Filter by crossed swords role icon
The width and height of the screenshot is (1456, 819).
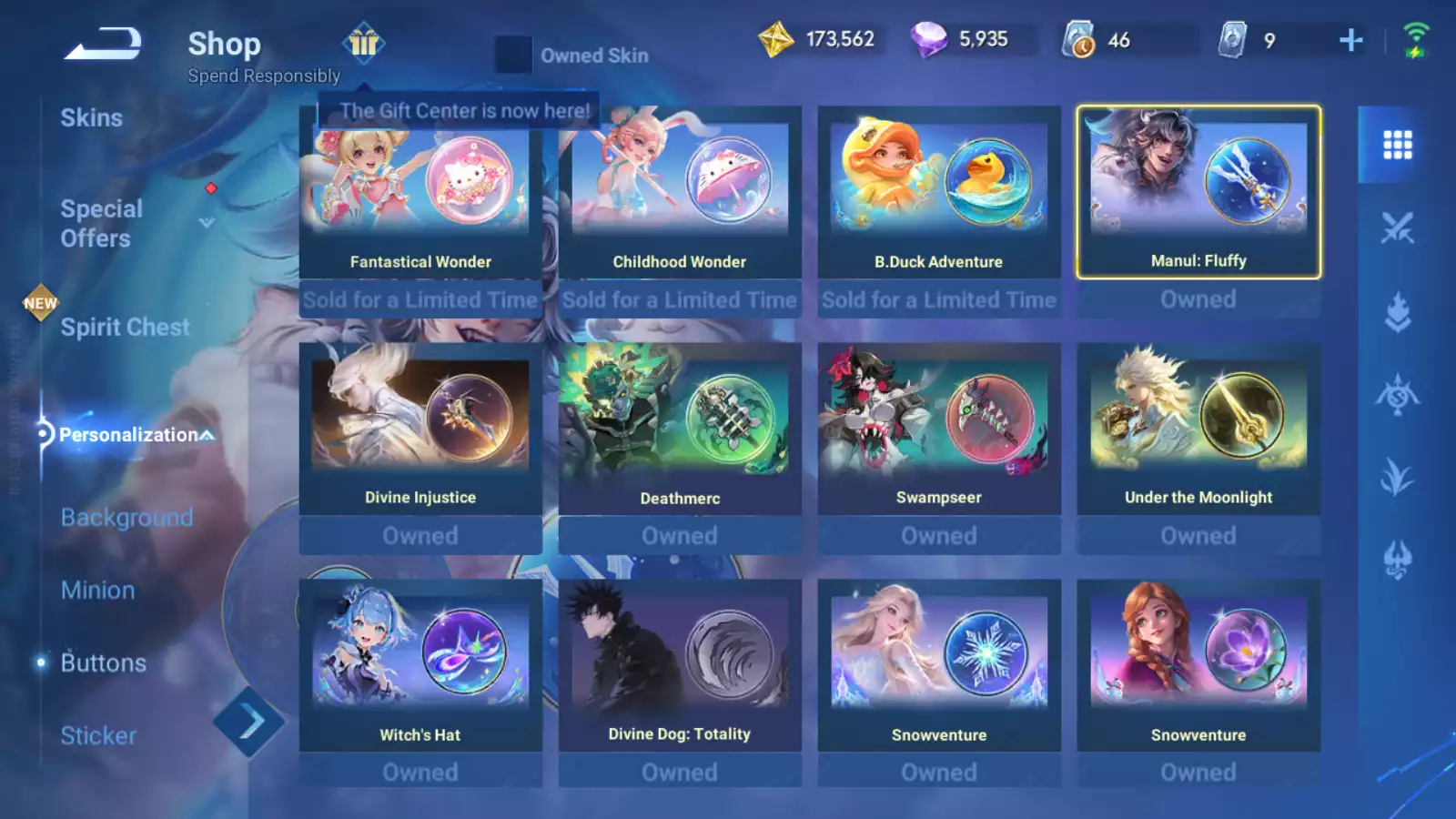click(x=1397, y=227)
